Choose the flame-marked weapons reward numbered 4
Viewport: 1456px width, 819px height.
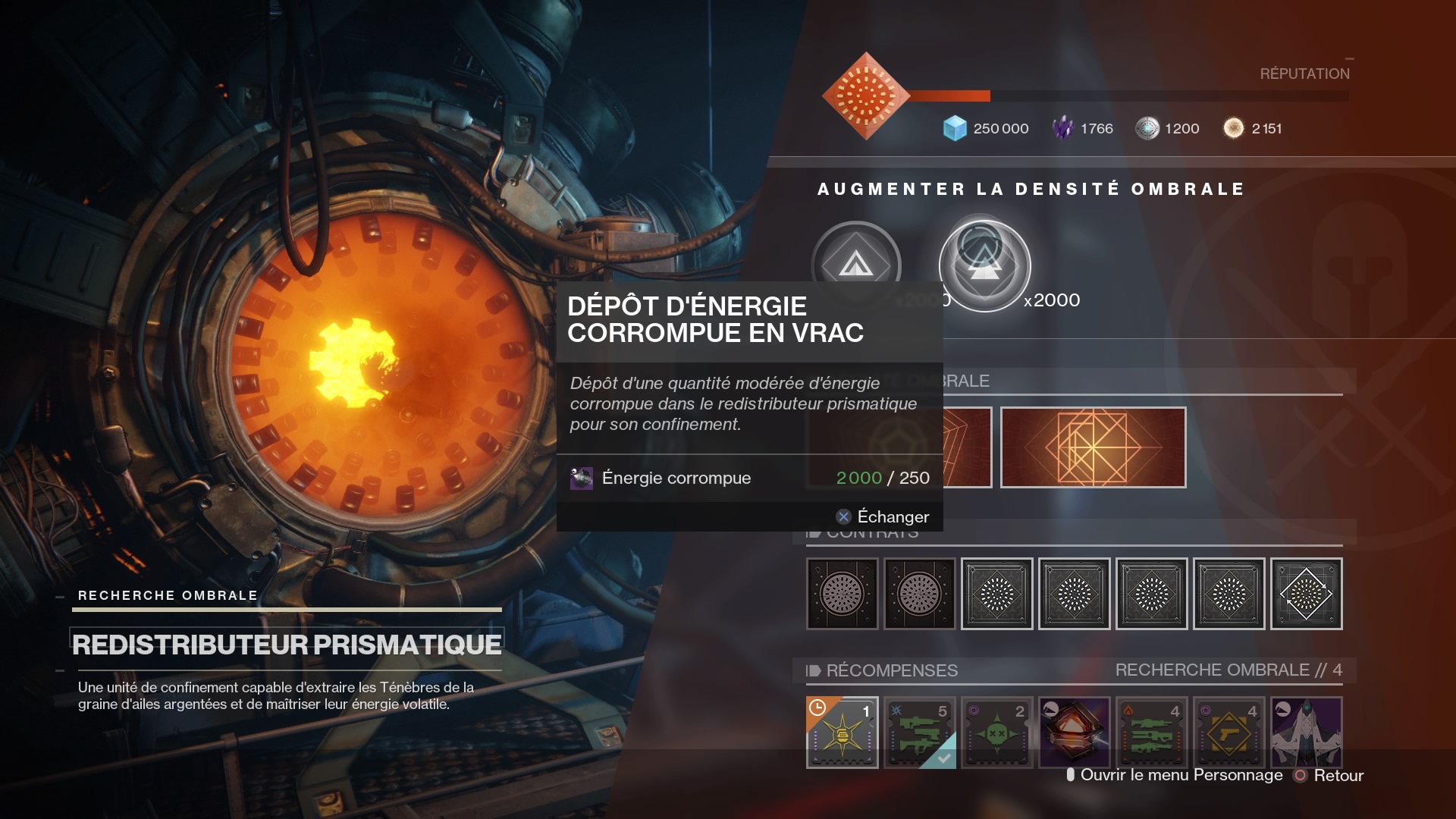point(1151,732)
